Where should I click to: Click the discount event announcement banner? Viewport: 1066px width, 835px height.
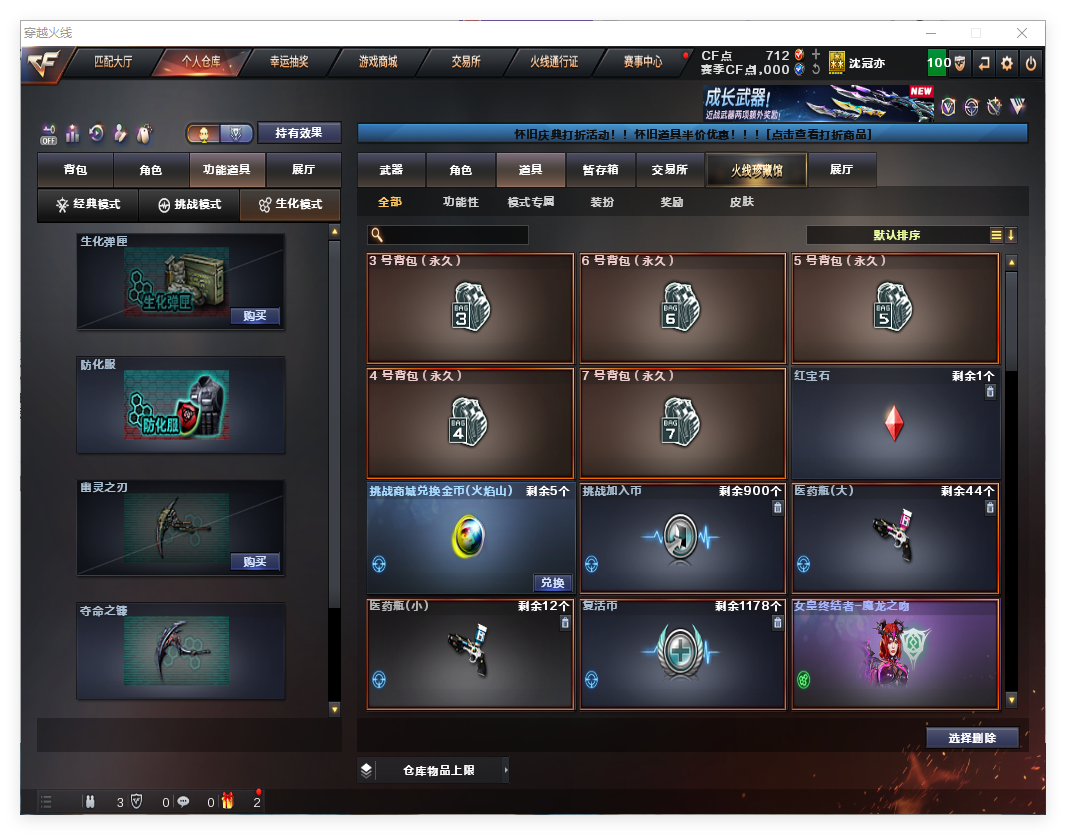pos(692,134)
